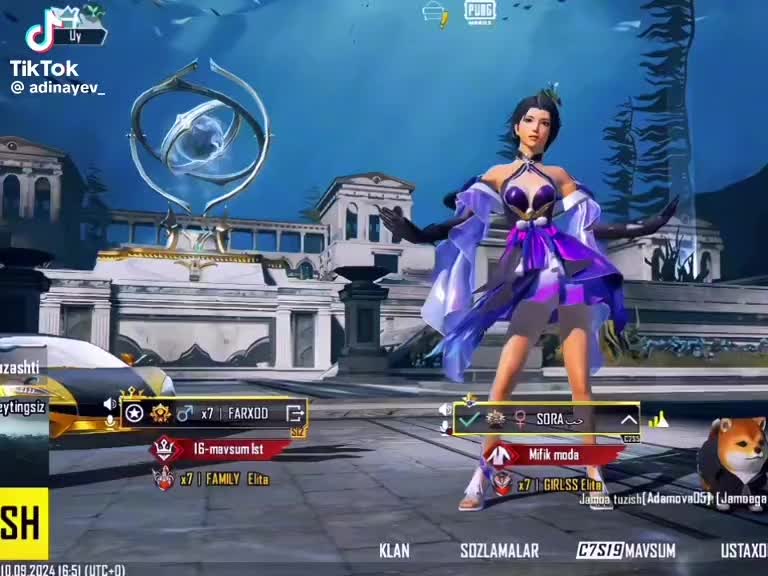Open the SOZLAMALAR settings menu
This screenshot has width=768, height=576.
click(499, 550)
